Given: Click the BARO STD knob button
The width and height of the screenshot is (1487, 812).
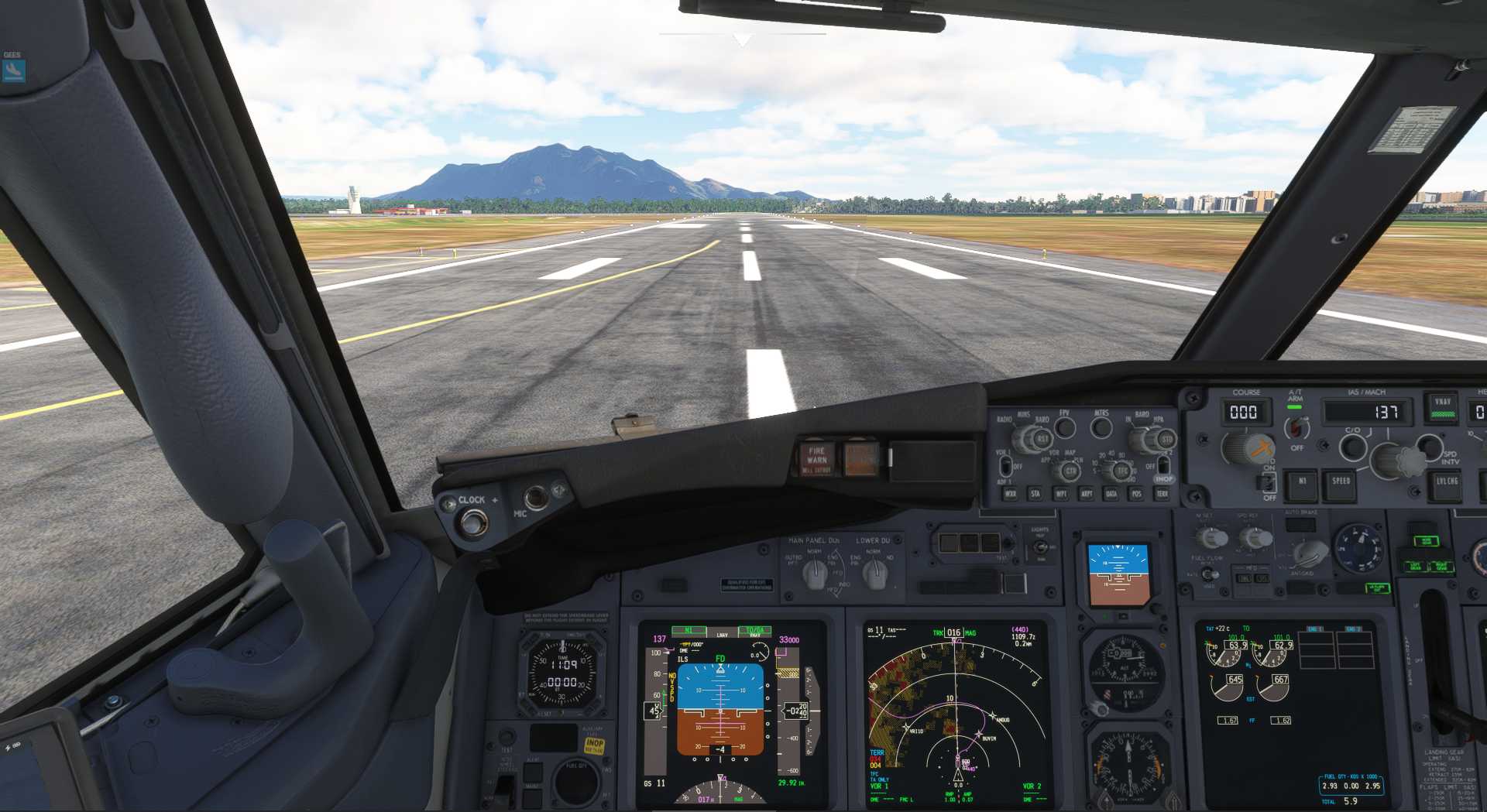Looking at the screenshot, I should point(1166,440).
